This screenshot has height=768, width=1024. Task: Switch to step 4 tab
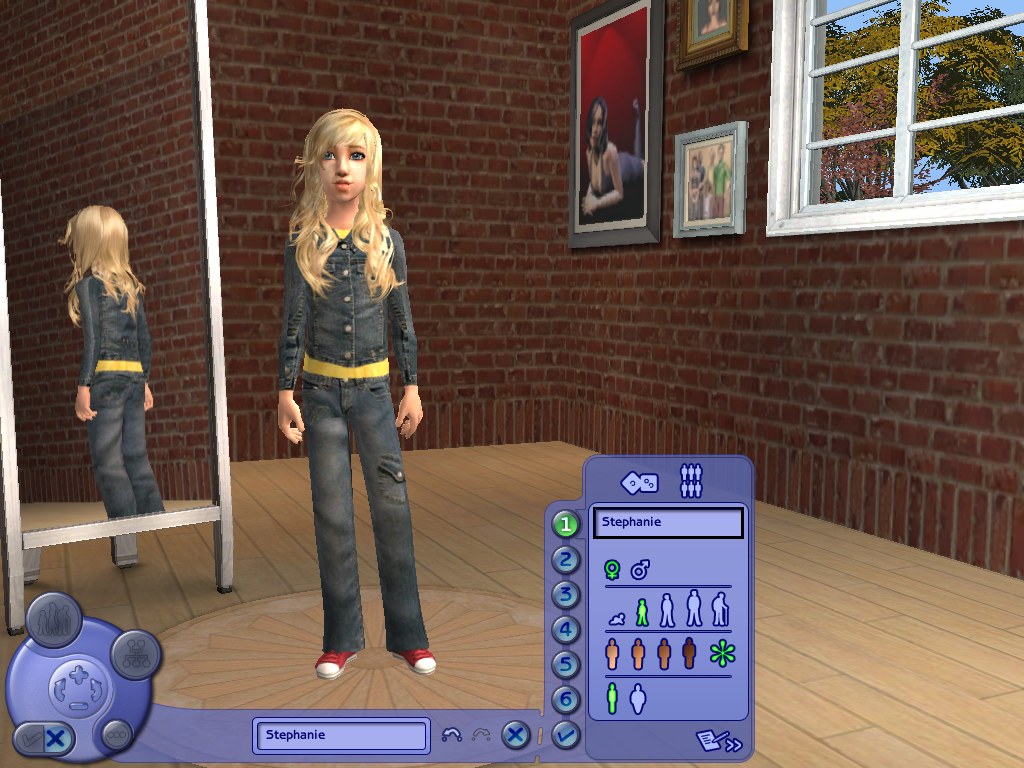click(566, 630)
